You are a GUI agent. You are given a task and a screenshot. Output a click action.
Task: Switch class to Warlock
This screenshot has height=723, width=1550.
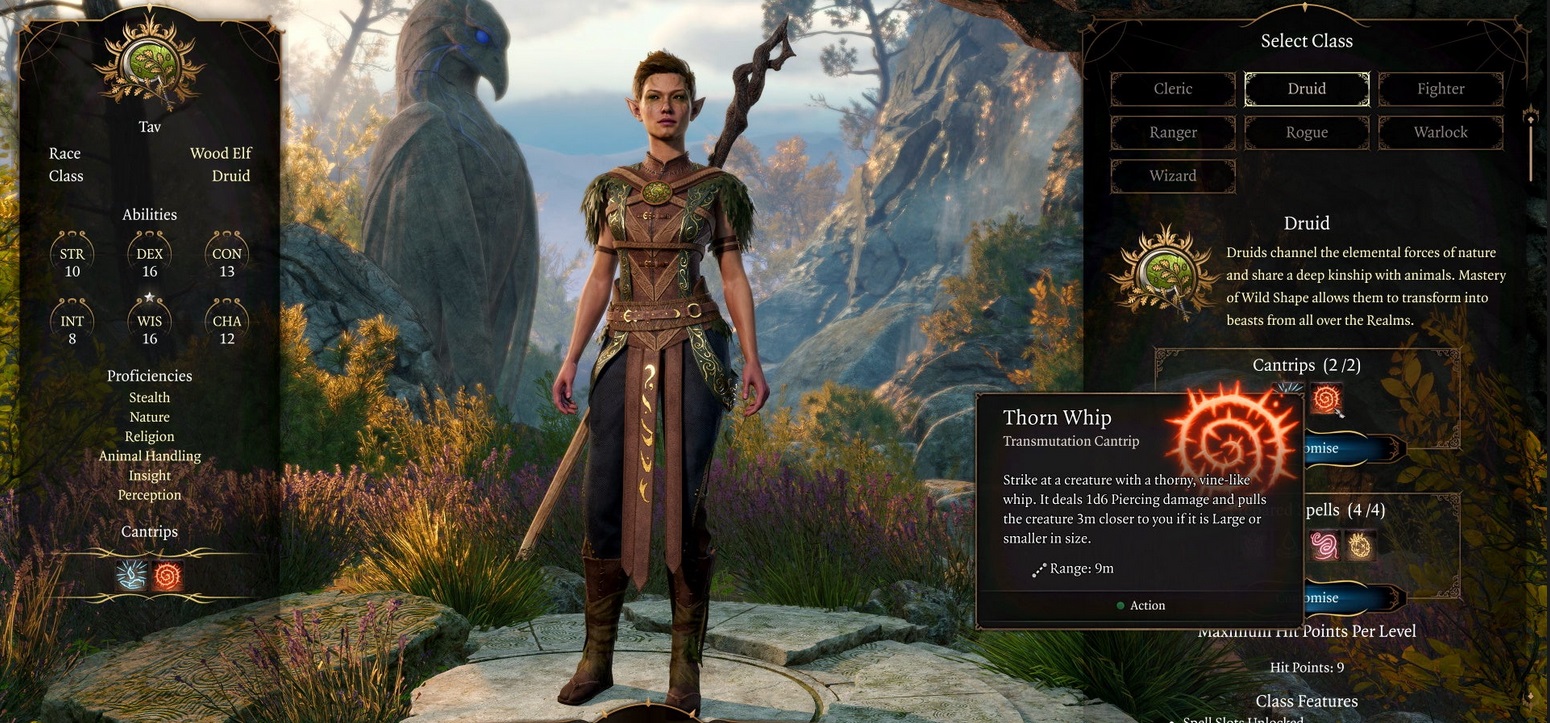[1440, 132]
